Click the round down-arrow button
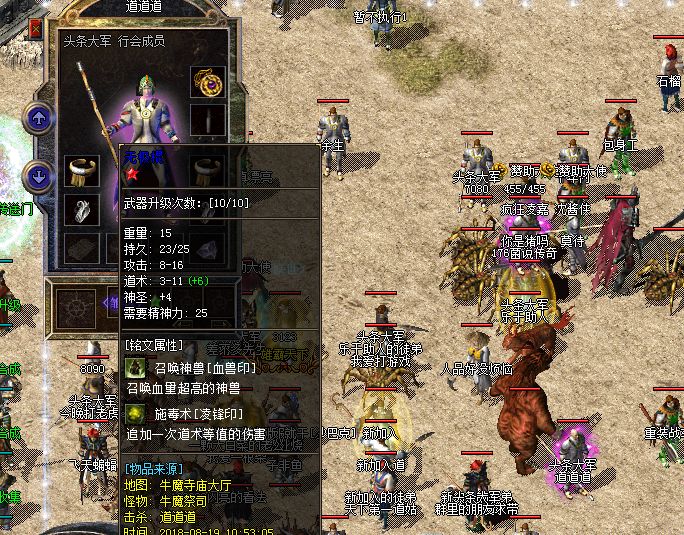 pos(38,177)
